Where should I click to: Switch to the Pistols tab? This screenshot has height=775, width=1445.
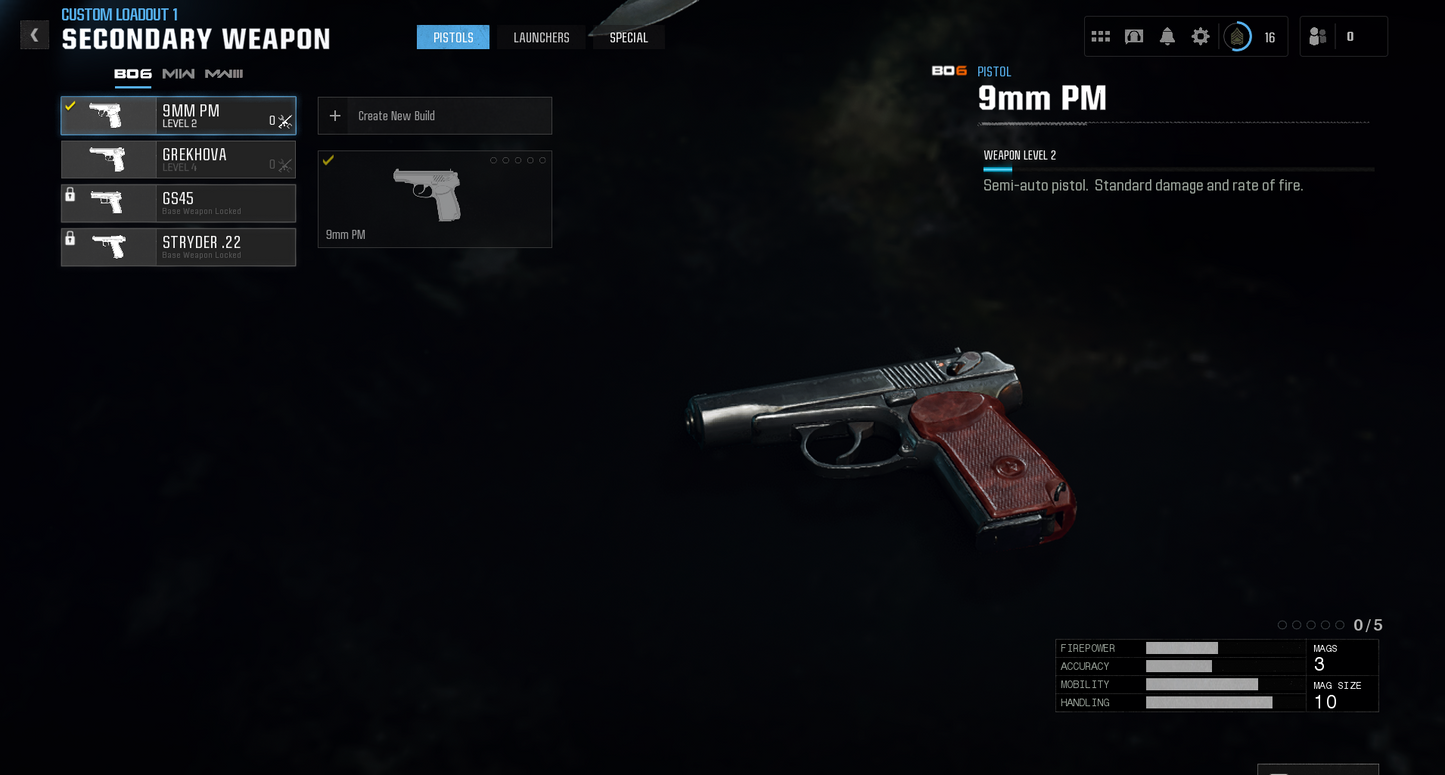453,38
